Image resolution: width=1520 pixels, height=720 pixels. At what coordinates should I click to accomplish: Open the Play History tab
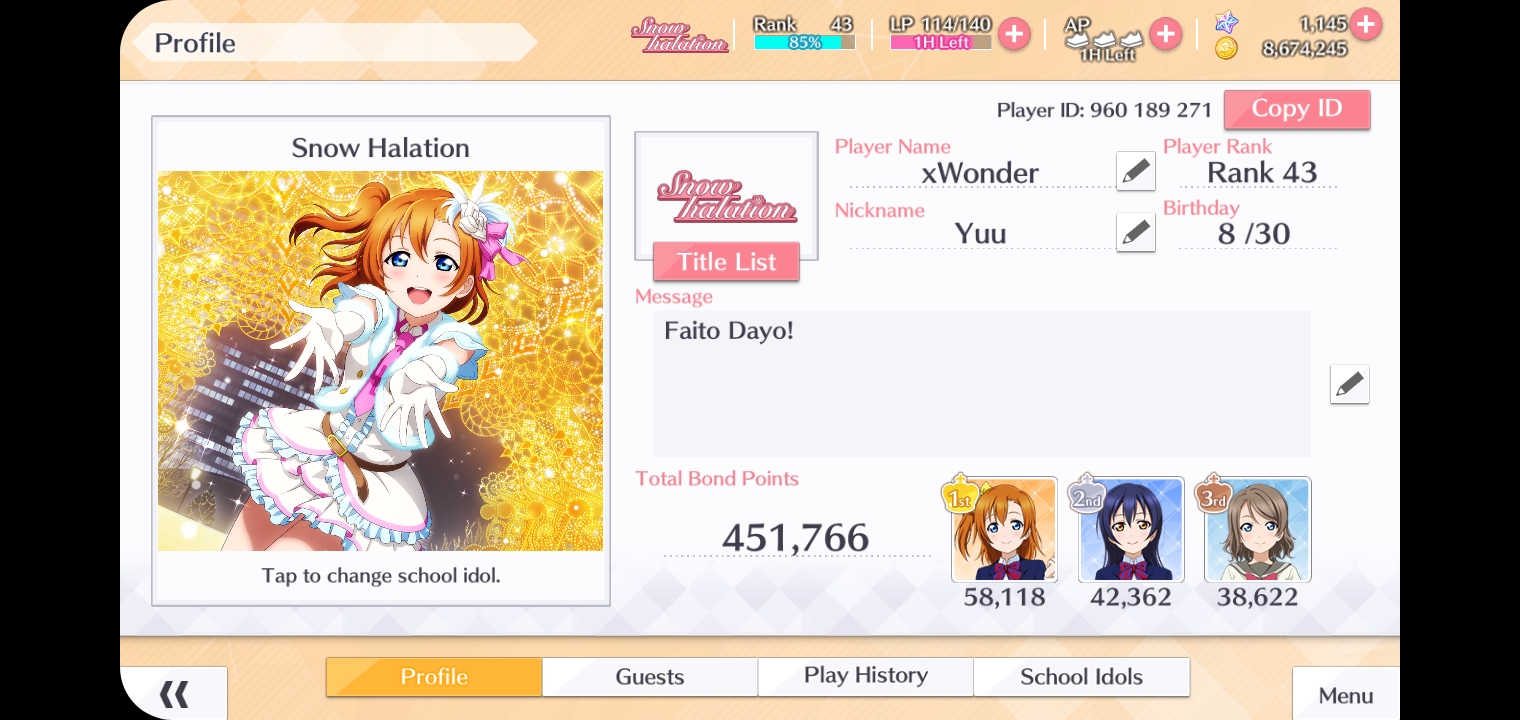(x=865, y=677)
